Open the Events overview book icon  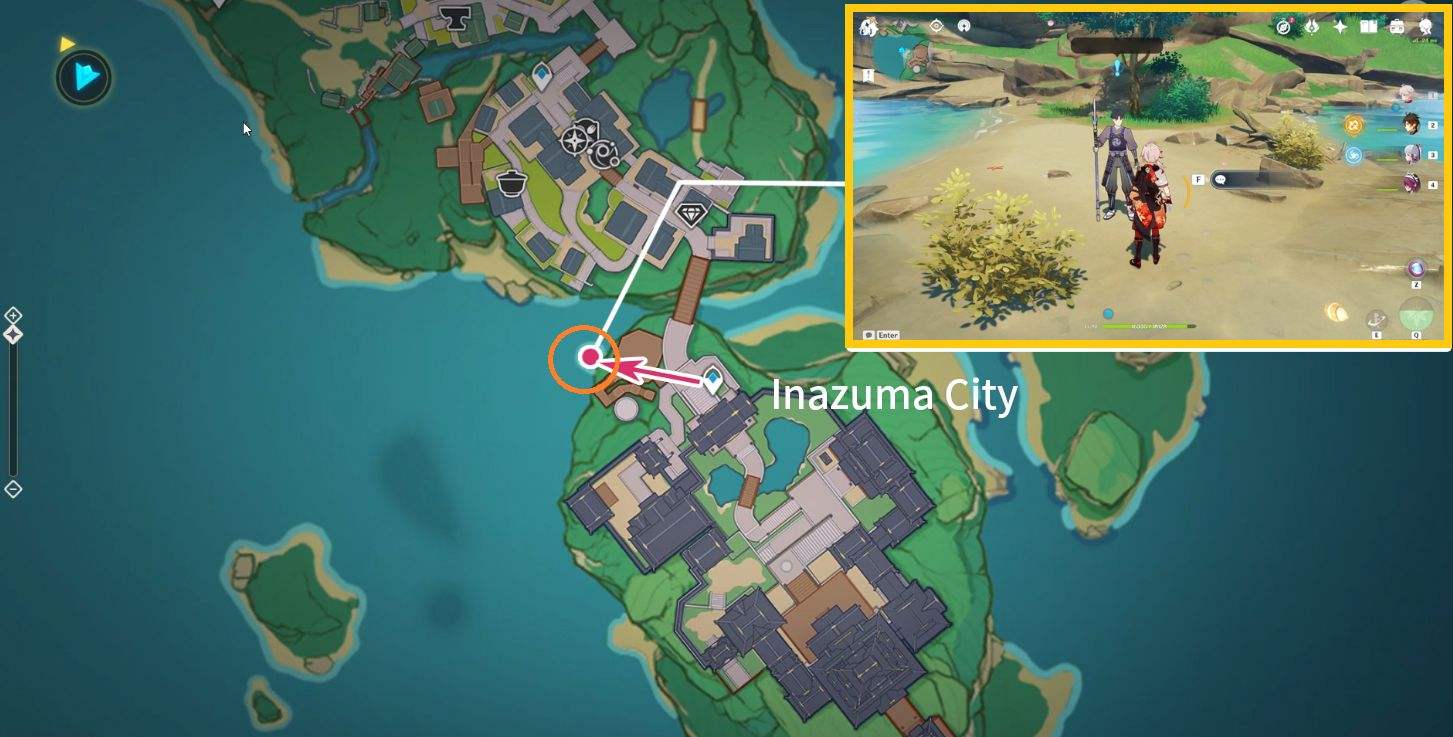tap(1367, 27)
